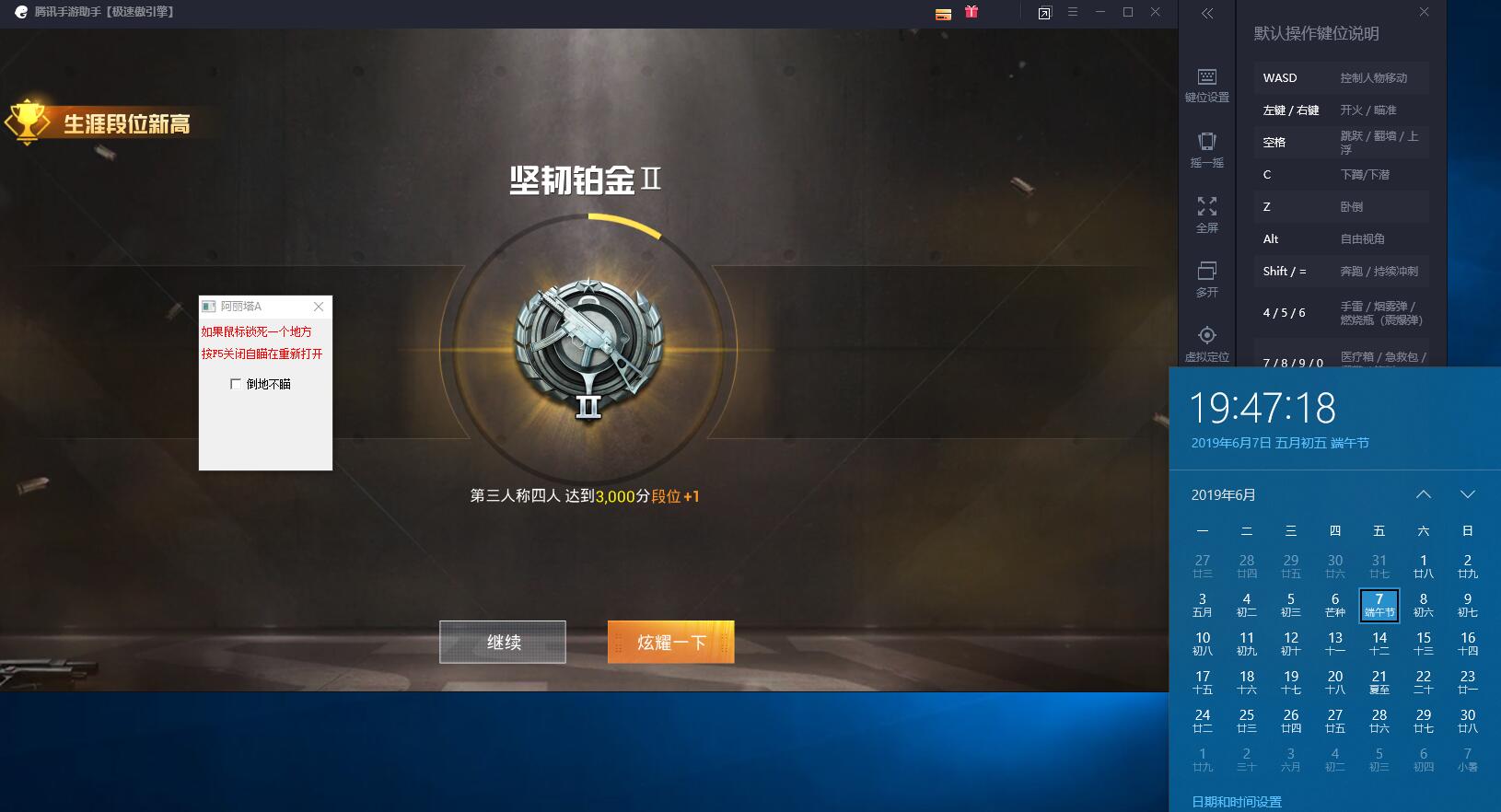1501x812 pixels.
Task: Click the Tencent Gaming Buddy logo
Action: coord(20,12)
